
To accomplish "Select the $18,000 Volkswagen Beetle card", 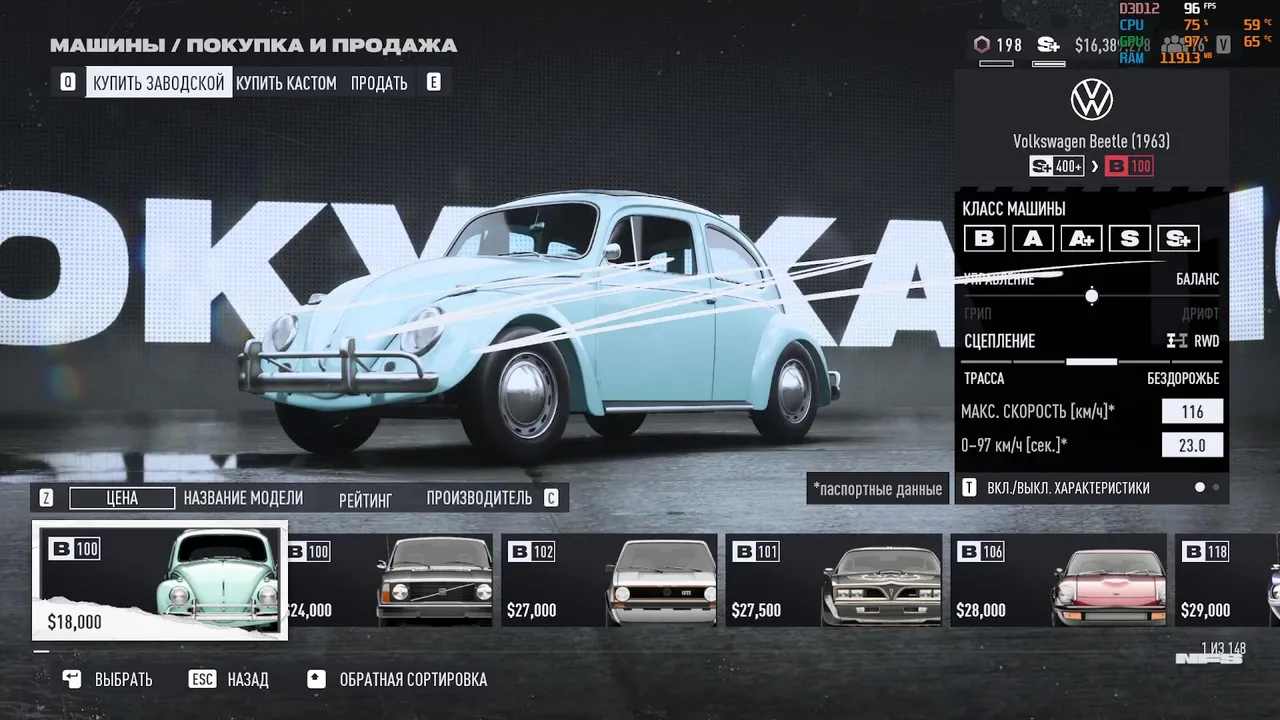I will tap(160, 580).
